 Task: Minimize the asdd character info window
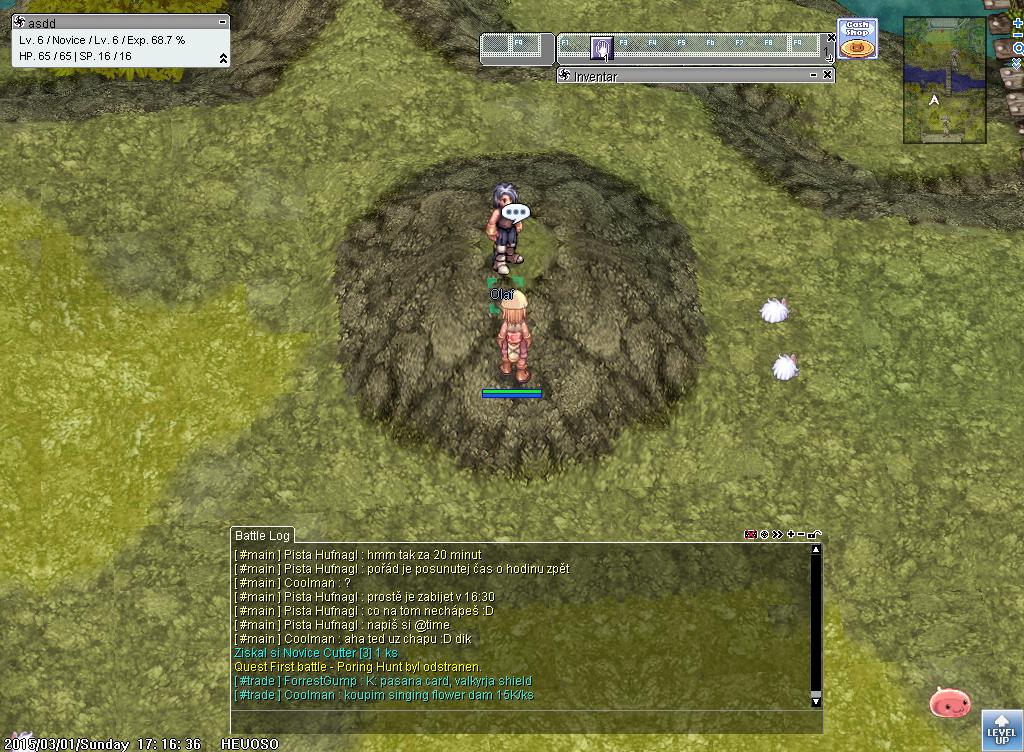pyautogui.click(x=222, y=22)
